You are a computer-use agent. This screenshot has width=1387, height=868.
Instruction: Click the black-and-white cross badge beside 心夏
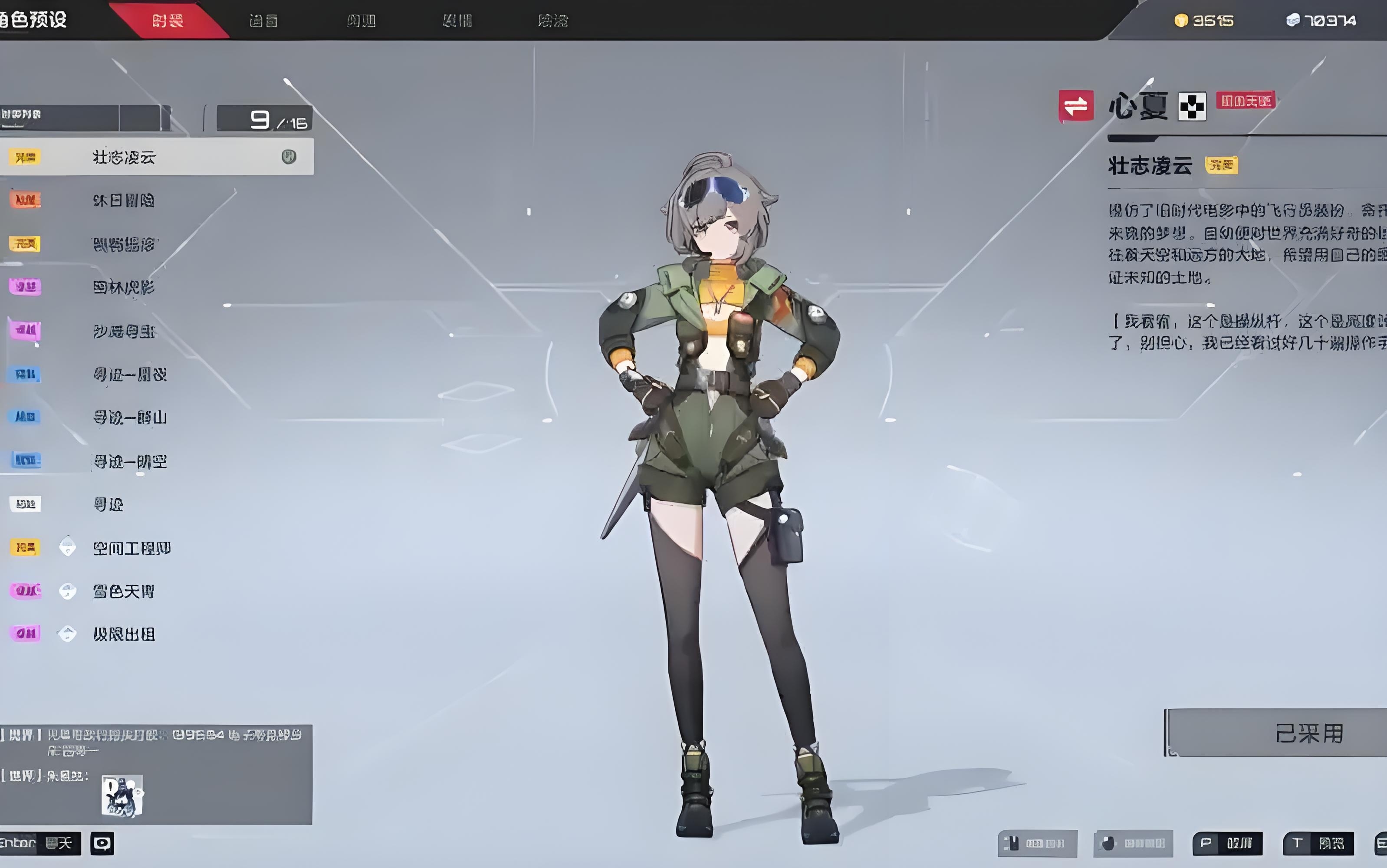(1192, 107)
